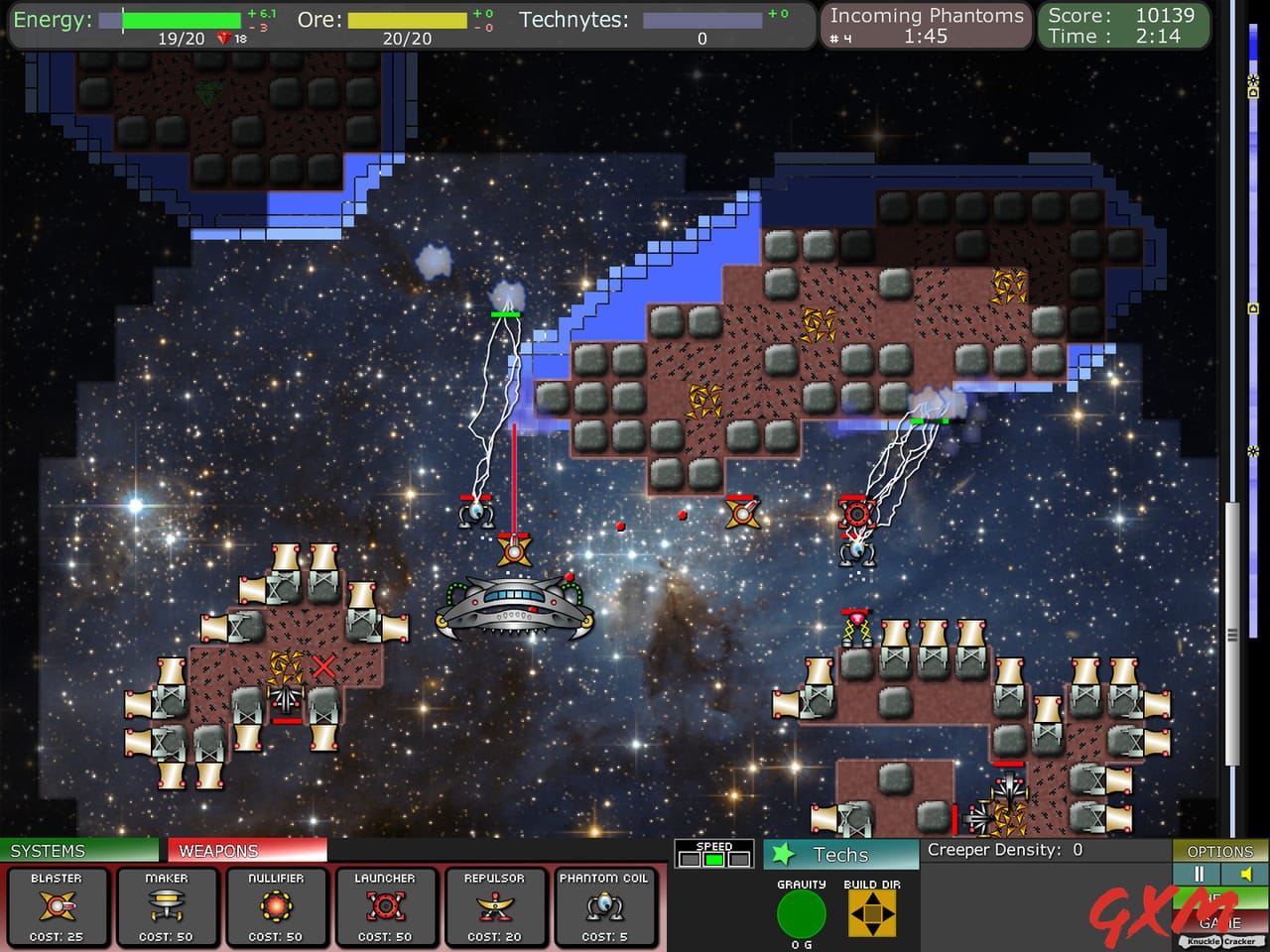Open the Build Dir selector
Screen dimensions: 1270x952
[x=871, y=913]
